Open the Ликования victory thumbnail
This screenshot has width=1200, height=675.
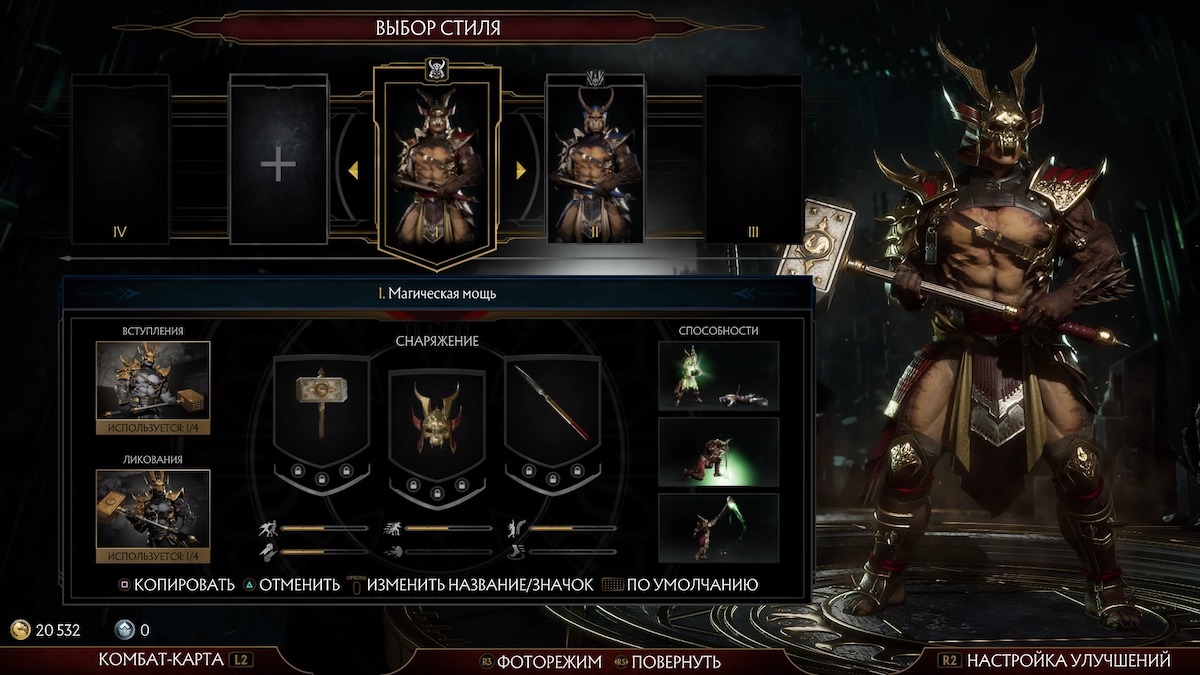(x=153, y=509)
